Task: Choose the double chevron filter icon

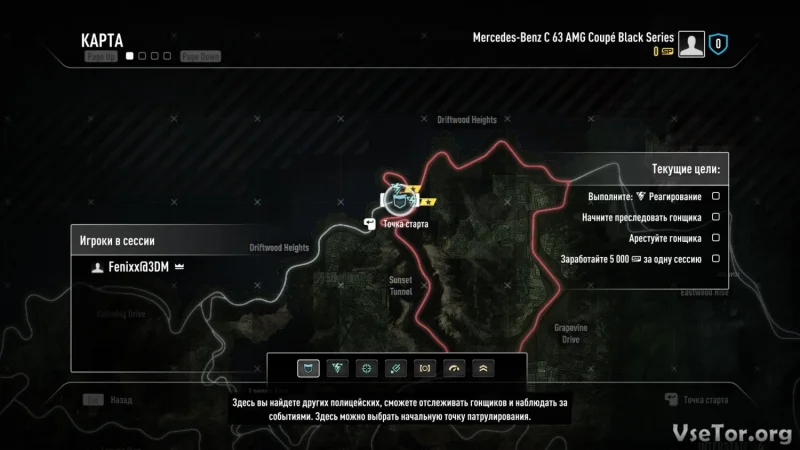Action: click(x=484, y=368)
